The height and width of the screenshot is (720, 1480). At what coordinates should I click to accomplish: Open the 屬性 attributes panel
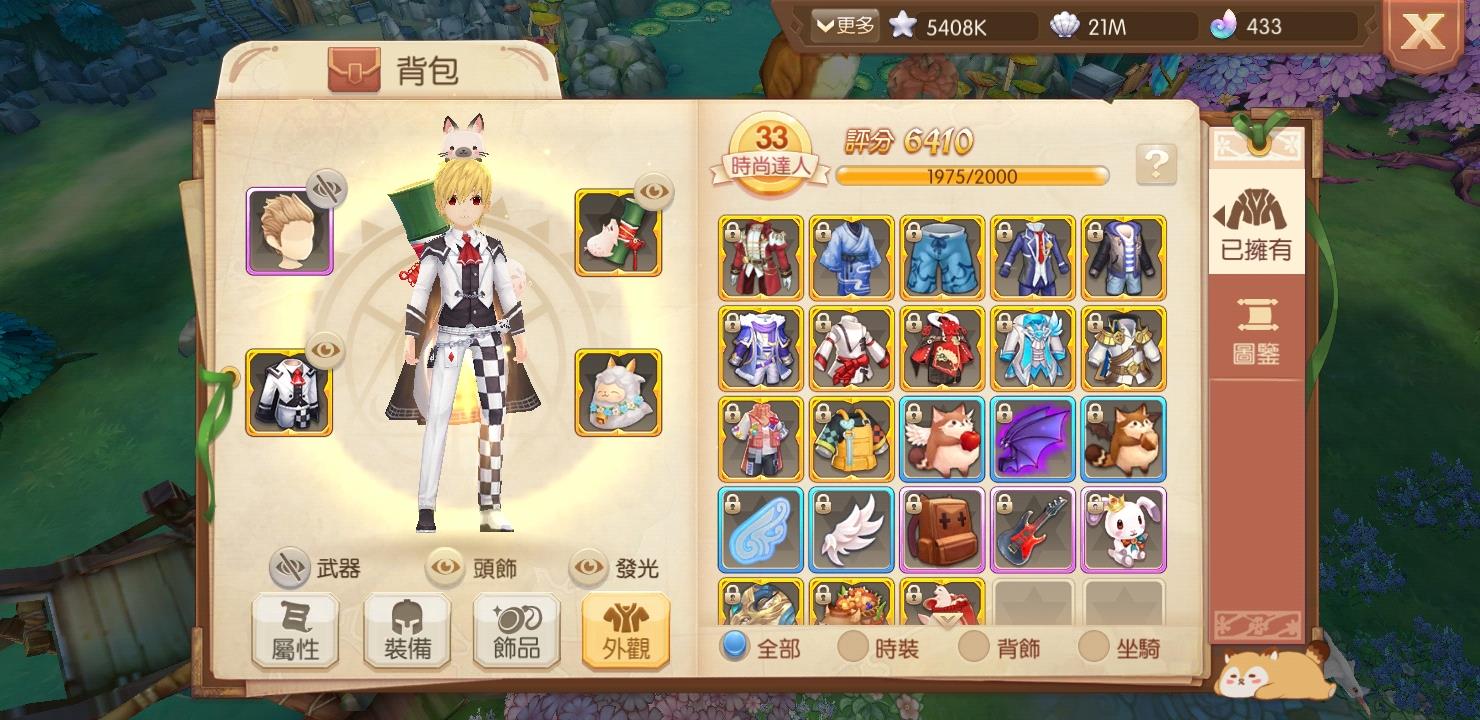point(295,630)
